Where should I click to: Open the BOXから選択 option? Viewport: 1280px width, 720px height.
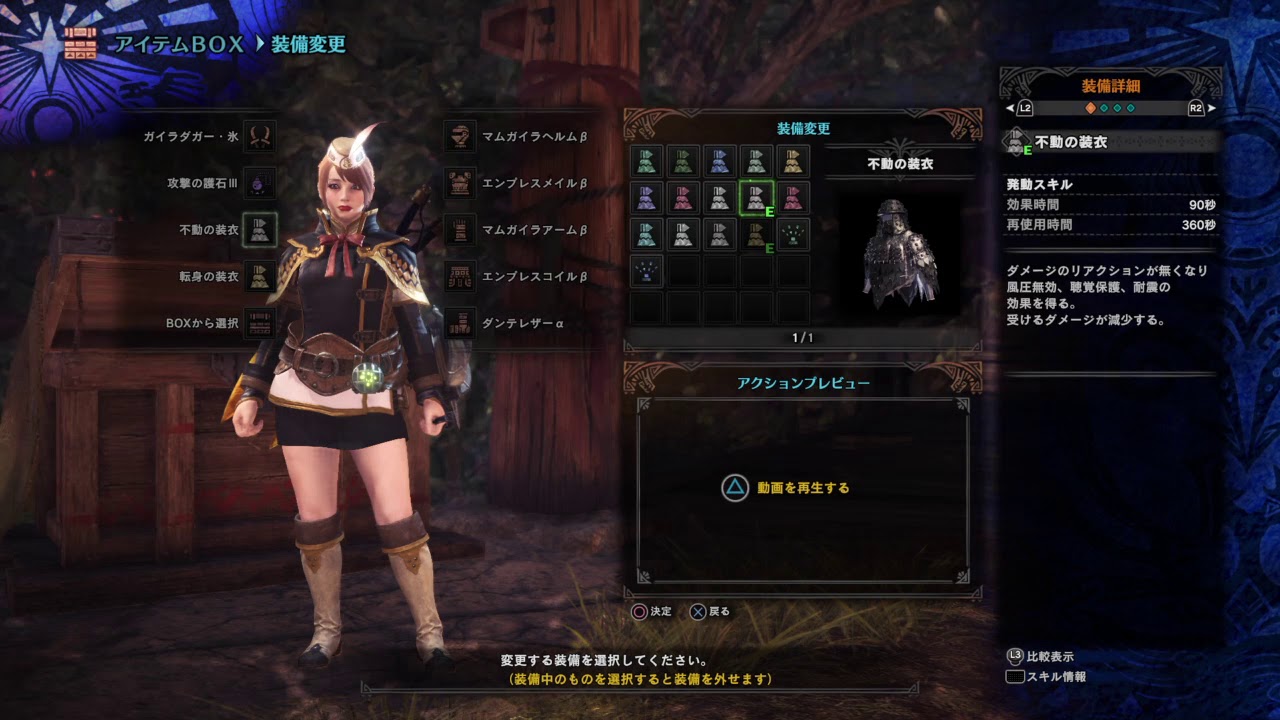coord(259,323)
